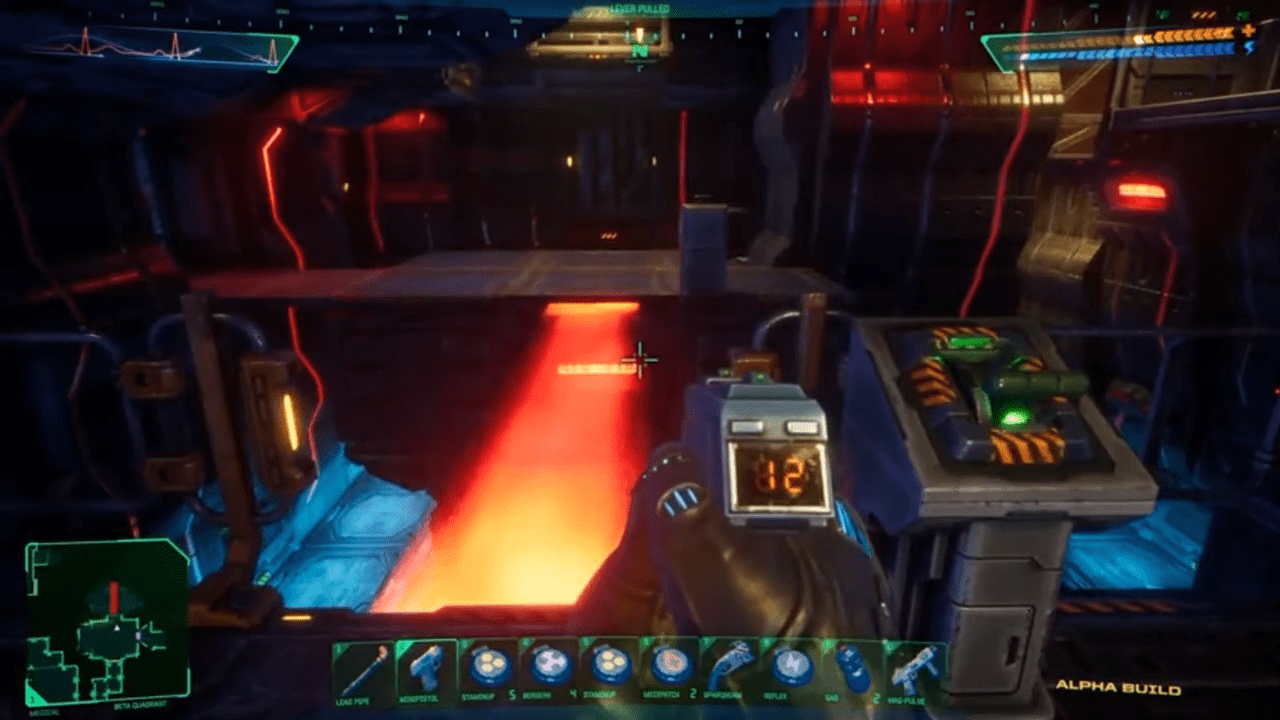Choose the Berserk patch slot
The width and height of the screenshot is (1280, 720).
[549, 667]
